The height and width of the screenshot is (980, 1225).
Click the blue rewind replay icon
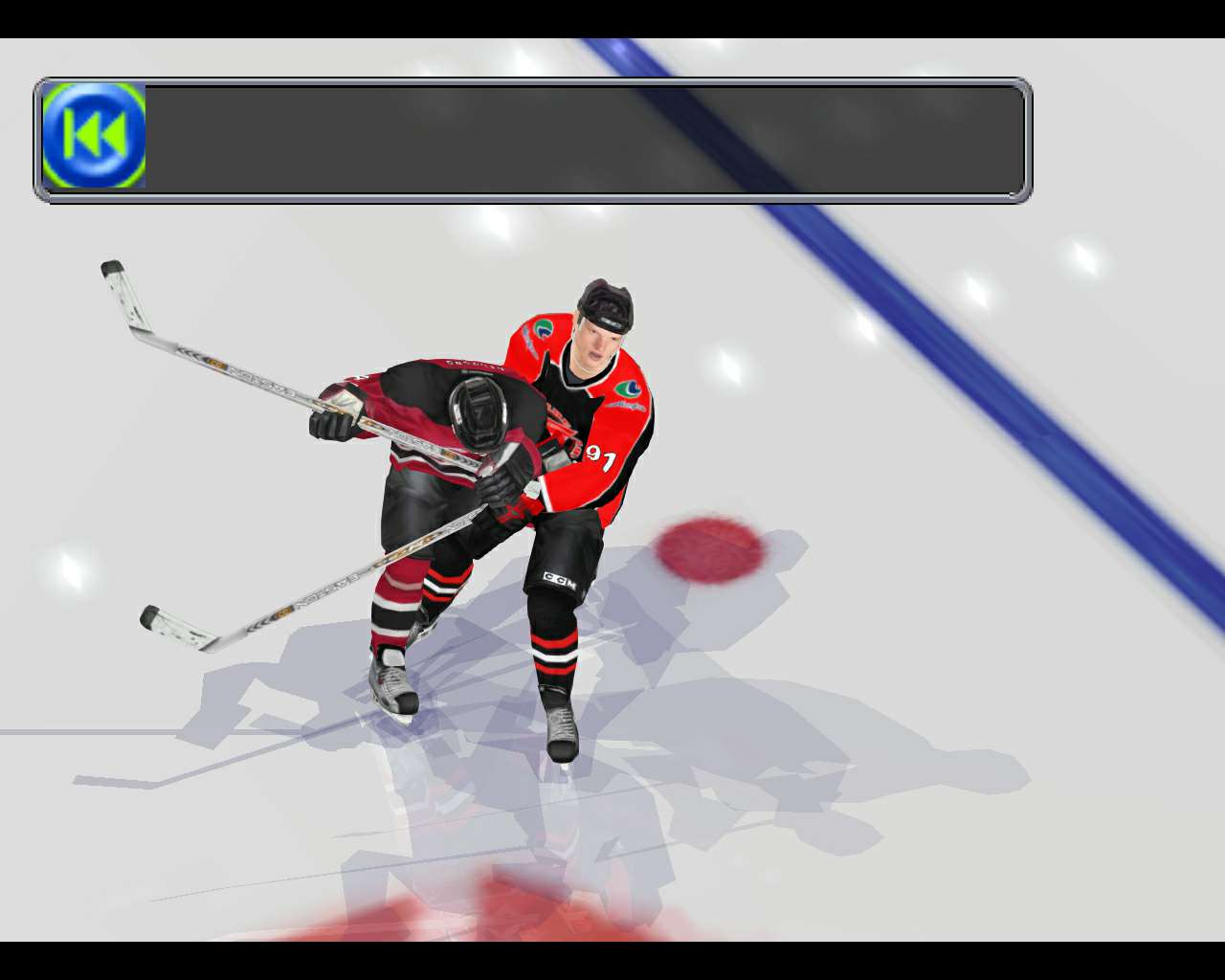[x=94, y=135]
